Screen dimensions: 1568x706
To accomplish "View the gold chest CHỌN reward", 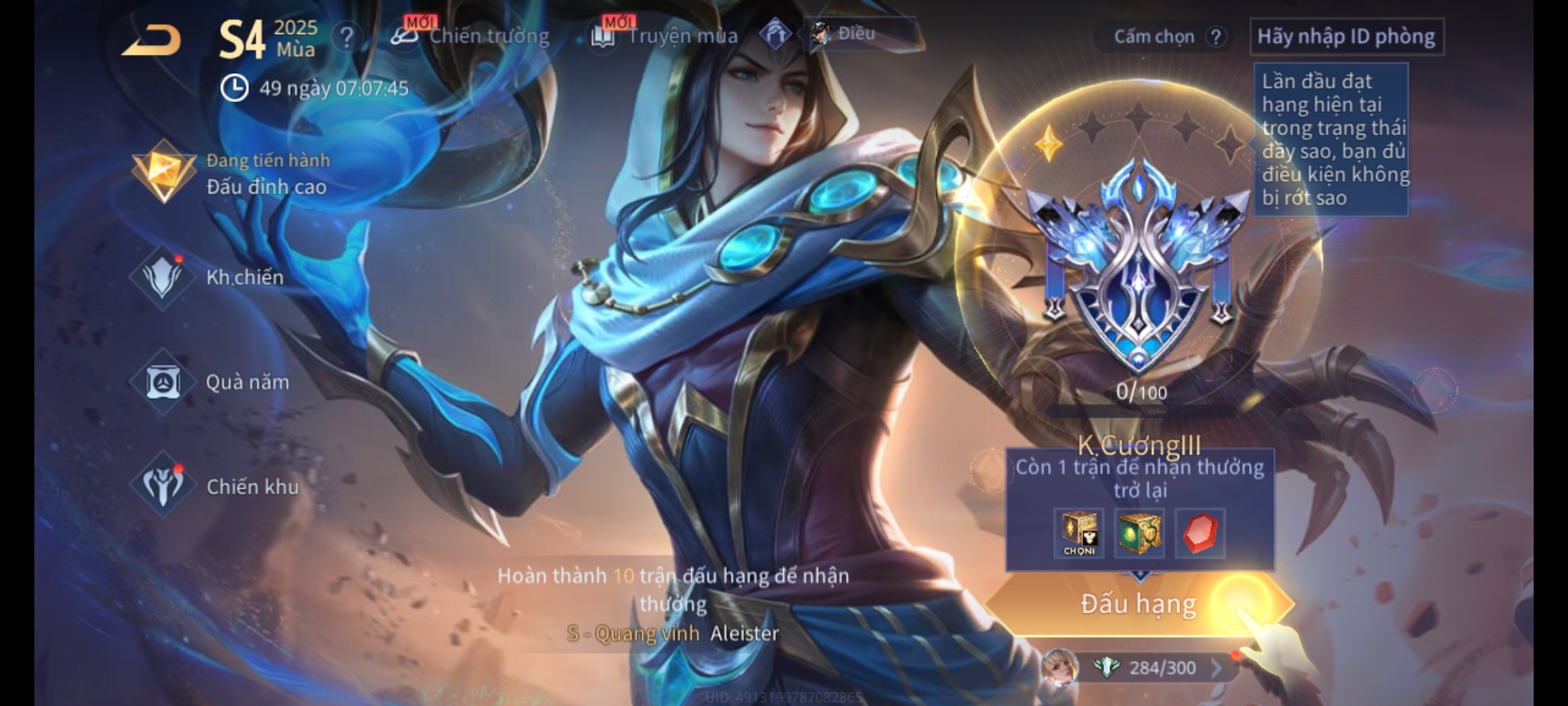I will tap(1079, 533).
